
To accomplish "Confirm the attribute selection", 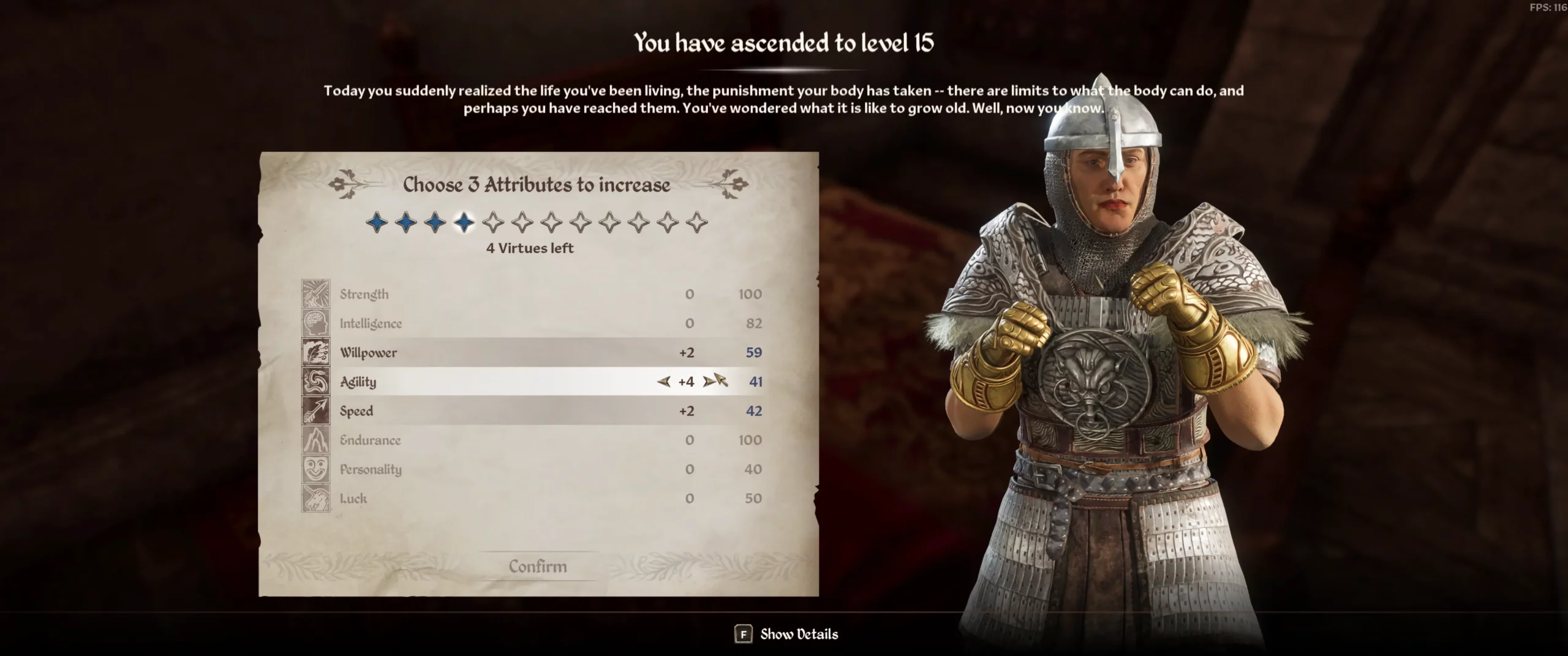I will (x=538, y=567).
